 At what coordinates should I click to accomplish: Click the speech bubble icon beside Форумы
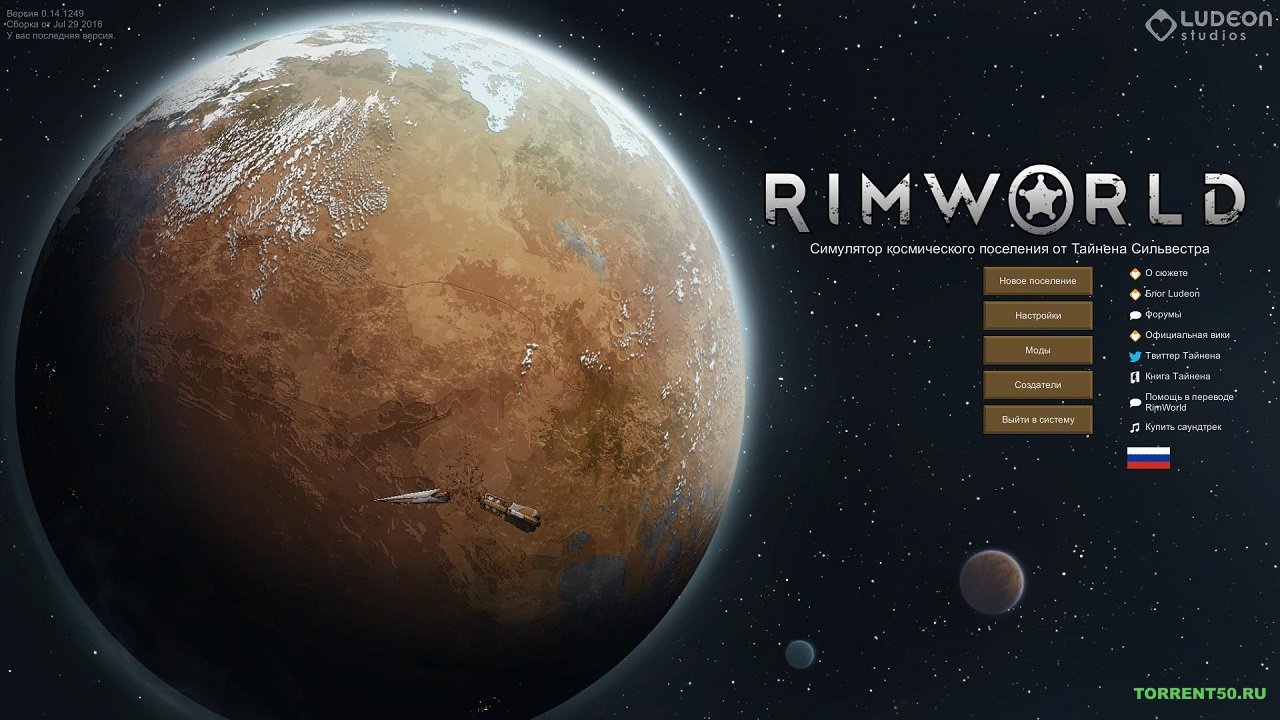coord(1135,314)
